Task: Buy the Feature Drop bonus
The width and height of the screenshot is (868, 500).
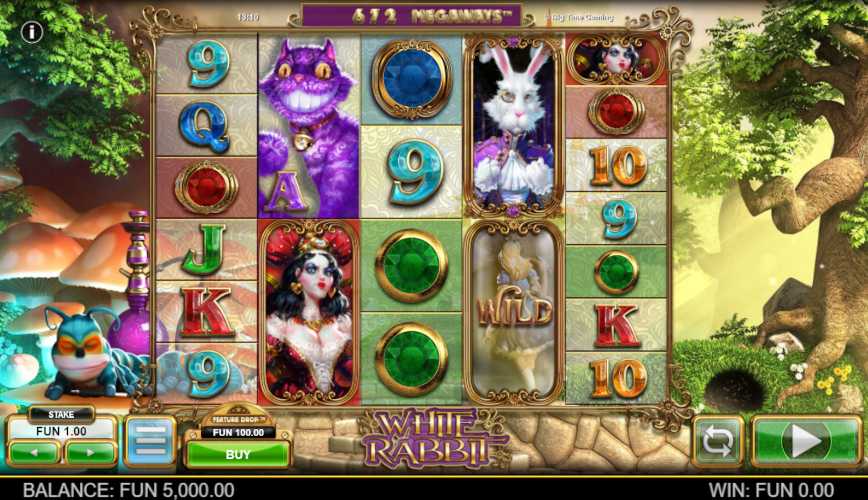Action: point(237,453)
